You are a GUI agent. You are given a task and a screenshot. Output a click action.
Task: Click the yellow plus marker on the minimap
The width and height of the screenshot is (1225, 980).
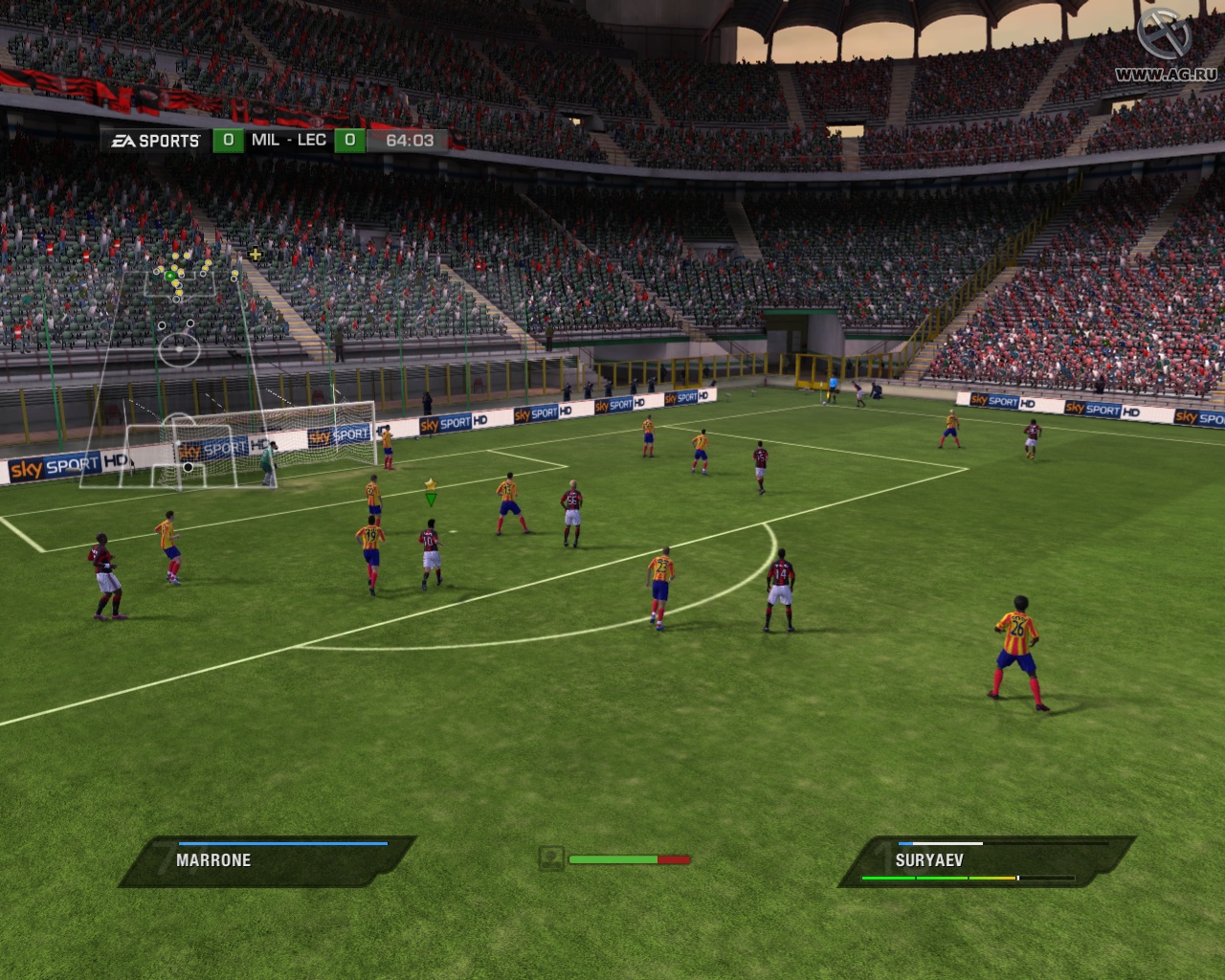click(256, 255)
